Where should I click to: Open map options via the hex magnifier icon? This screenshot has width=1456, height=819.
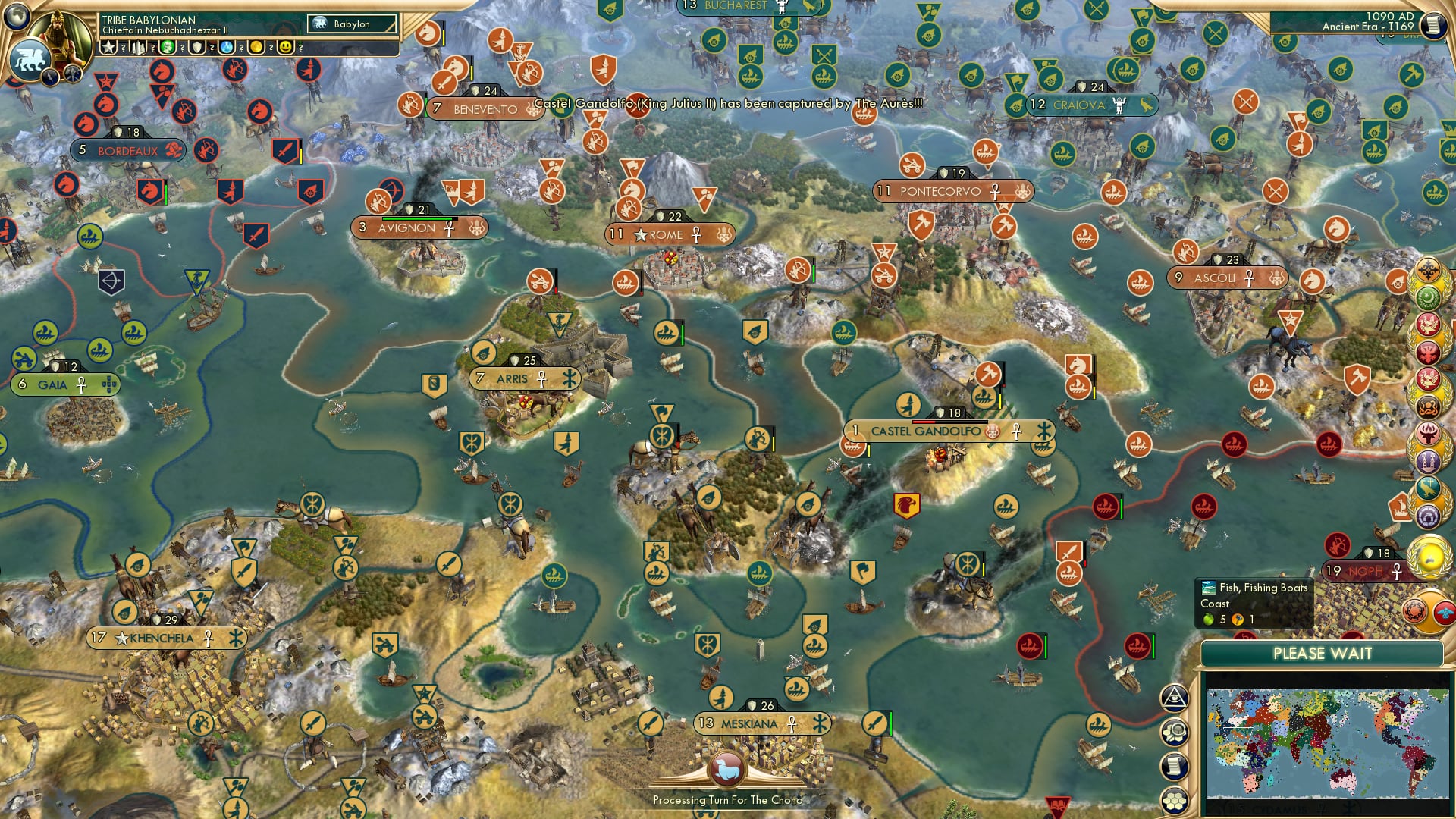tap(1173, 731)
